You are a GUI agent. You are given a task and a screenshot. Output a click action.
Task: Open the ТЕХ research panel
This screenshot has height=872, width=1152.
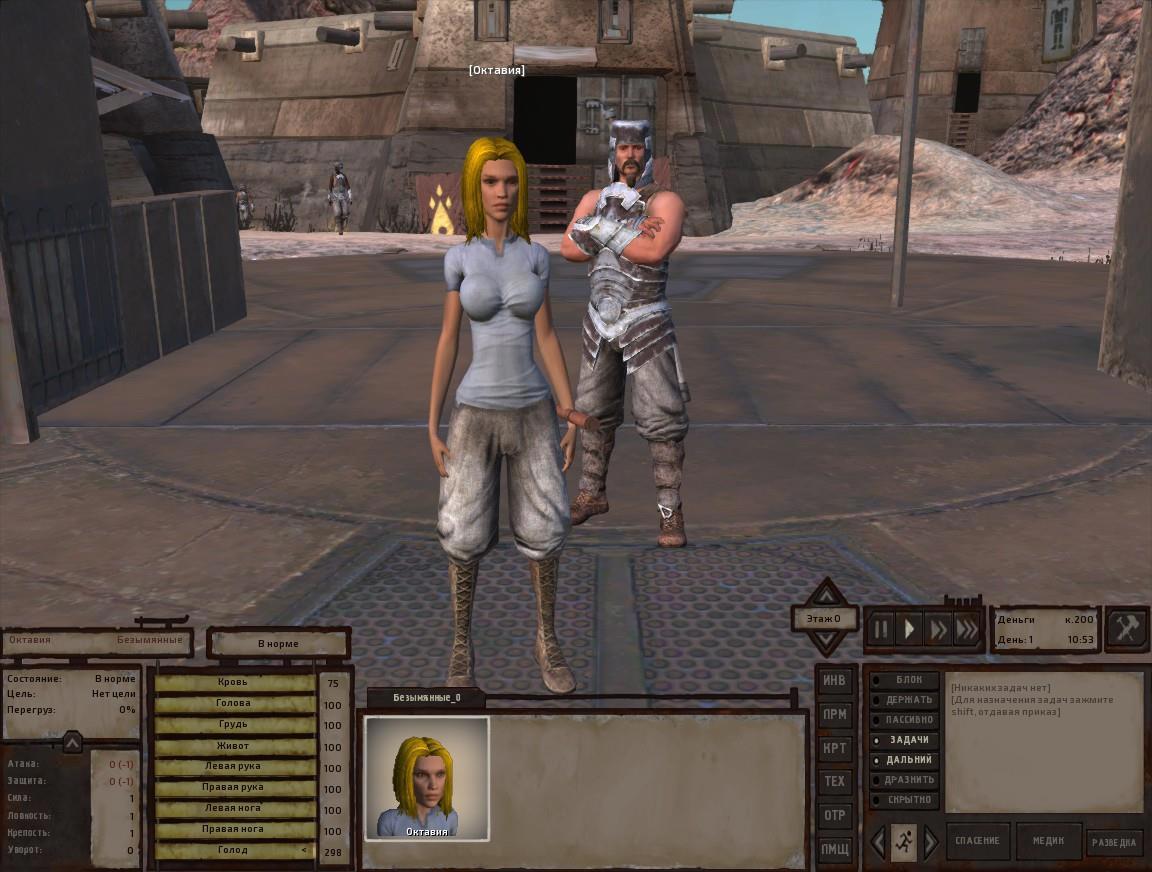click(834, 781)
